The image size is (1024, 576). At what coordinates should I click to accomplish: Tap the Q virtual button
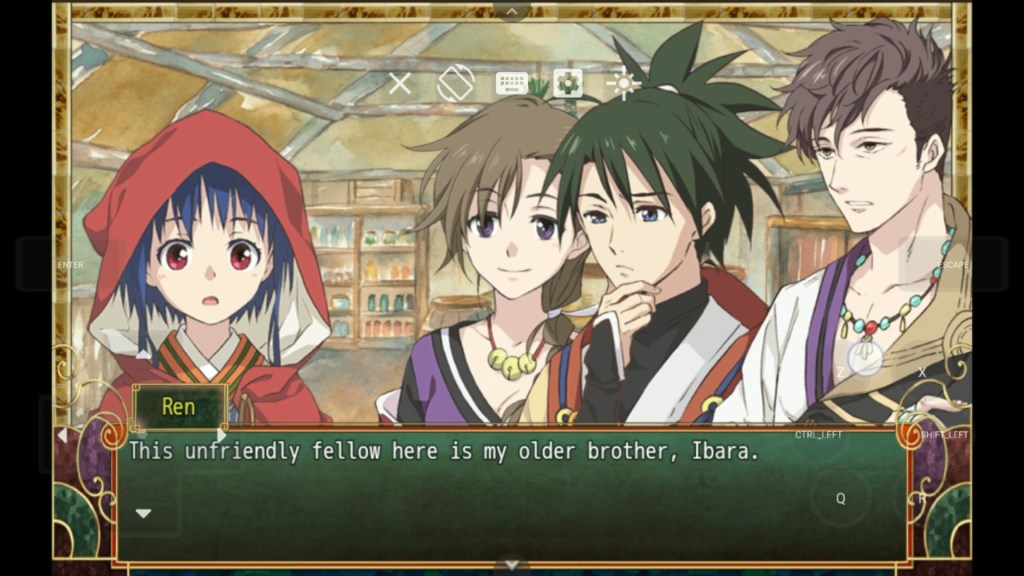[x=840, y=498]
